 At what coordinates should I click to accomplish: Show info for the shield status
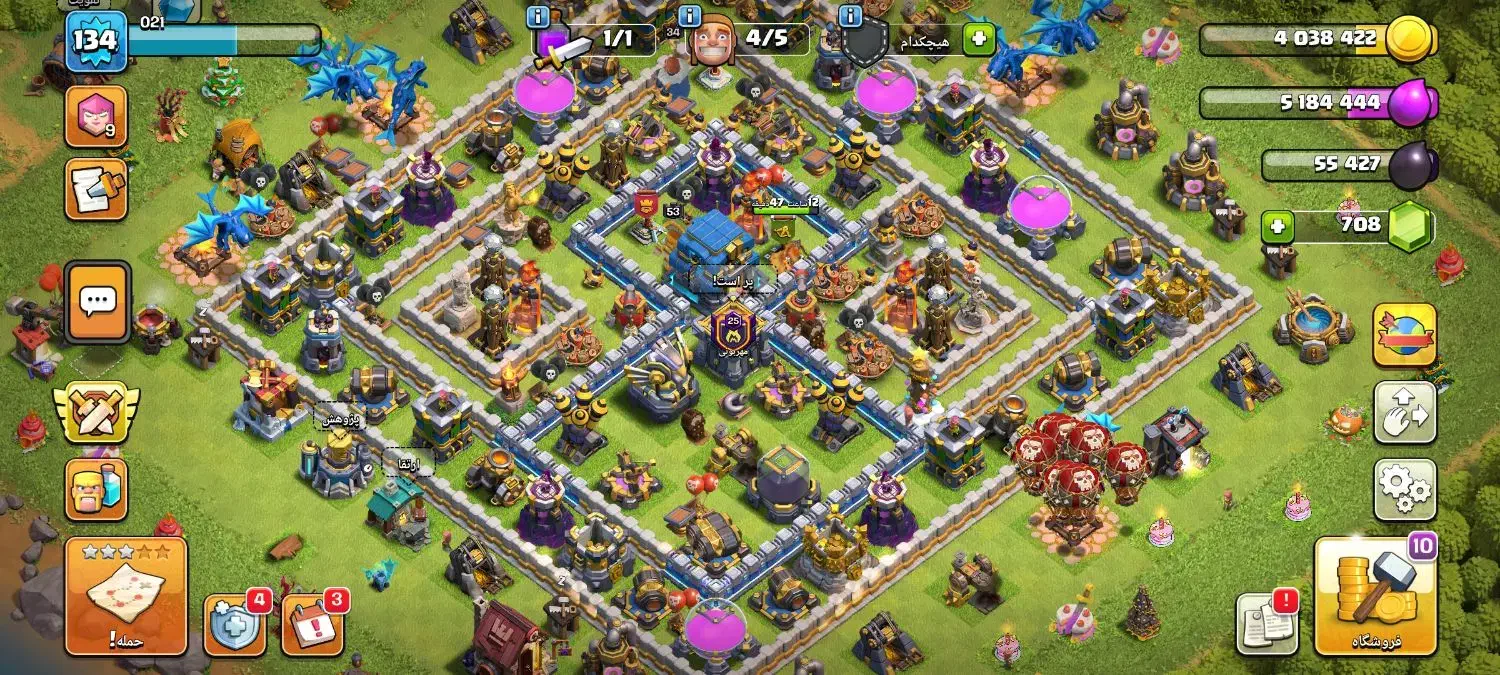pos(851,17)
